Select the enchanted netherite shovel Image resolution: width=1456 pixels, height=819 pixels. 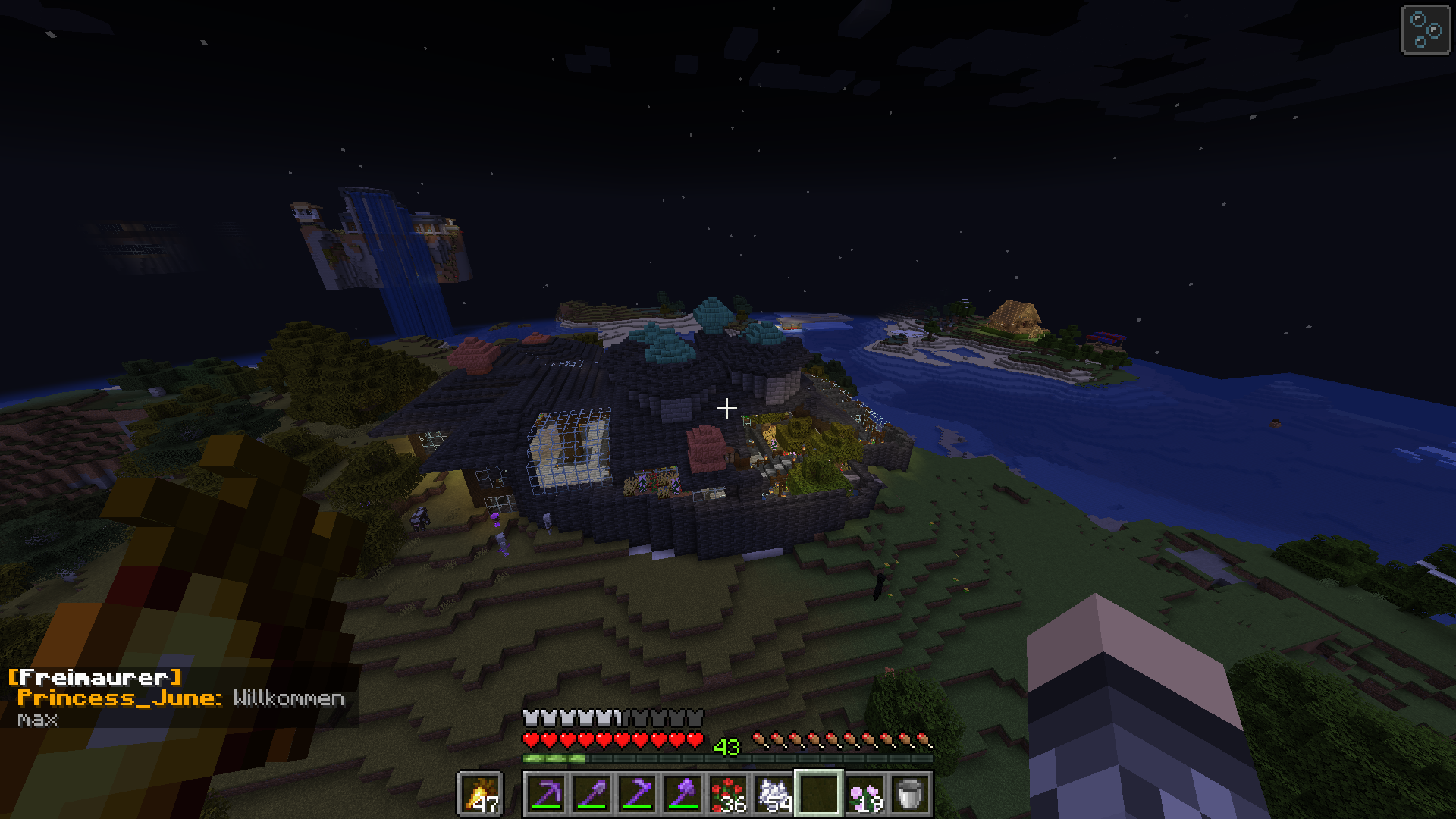[593, 792]
